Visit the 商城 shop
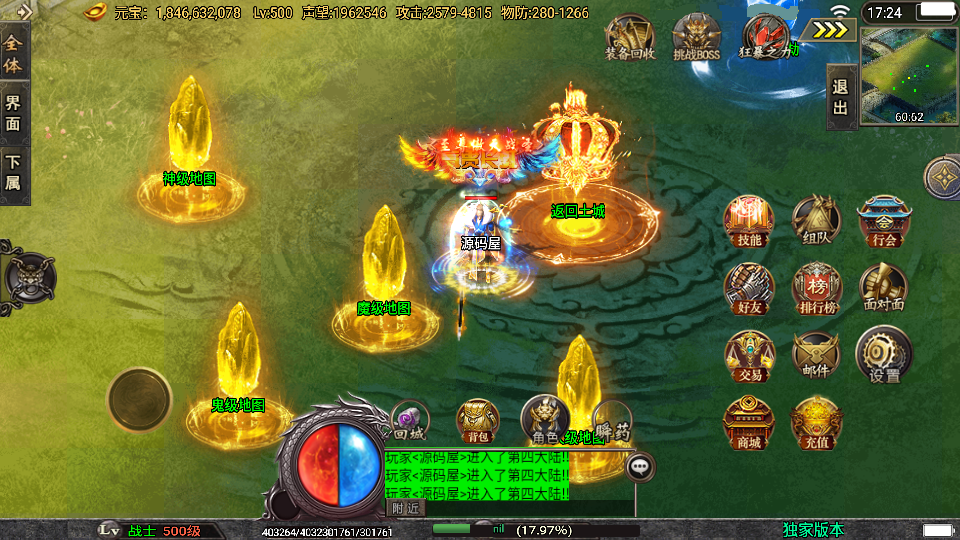This screenshot has width=960, height=540. click(749, 423)
